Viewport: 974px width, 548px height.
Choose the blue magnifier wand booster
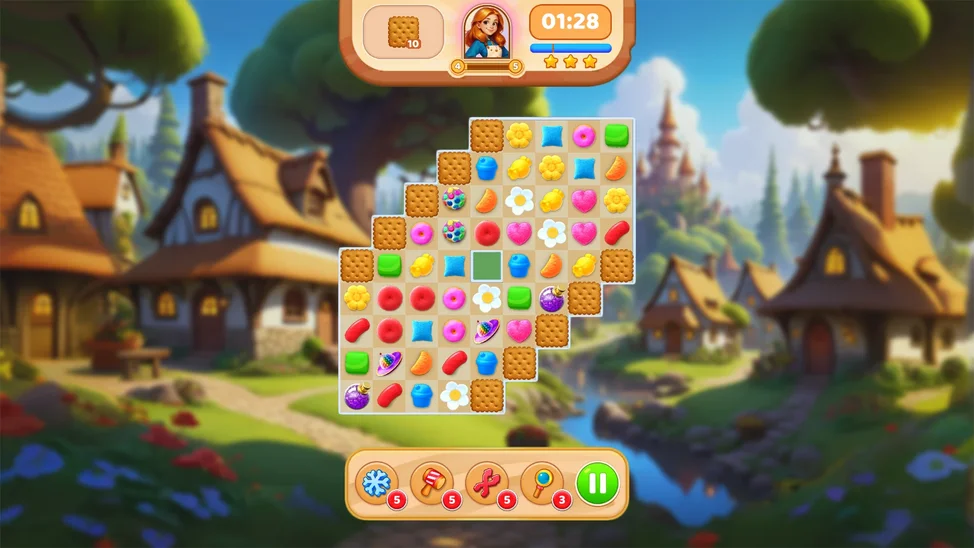541,482
